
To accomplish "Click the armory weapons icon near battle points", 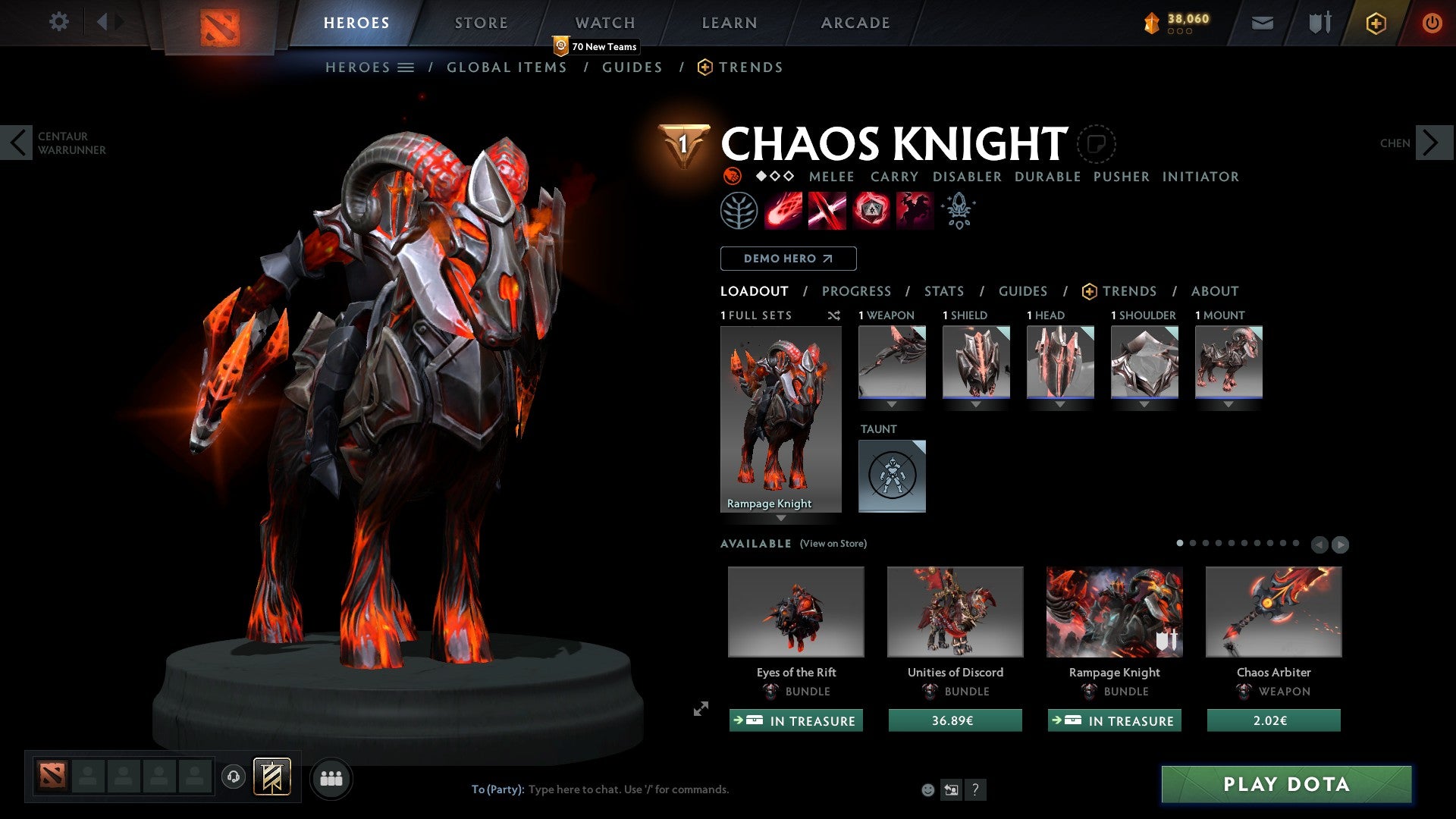I will pos(1318,22).
